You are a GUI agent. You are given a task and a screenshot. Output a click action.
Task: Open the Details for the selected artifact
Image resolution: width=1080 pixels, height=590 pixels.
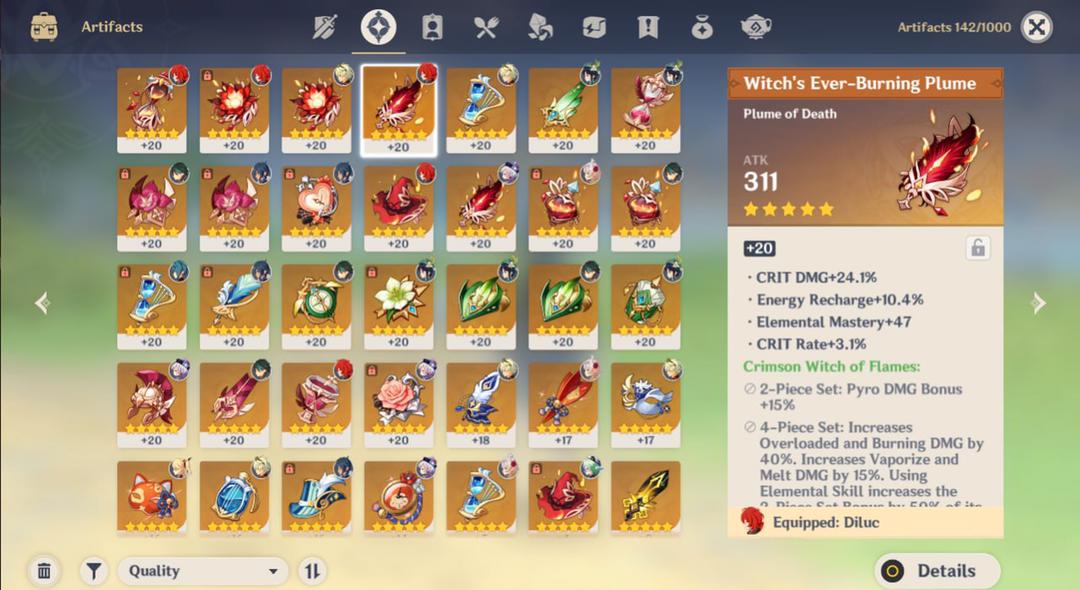tap(937, 571)
